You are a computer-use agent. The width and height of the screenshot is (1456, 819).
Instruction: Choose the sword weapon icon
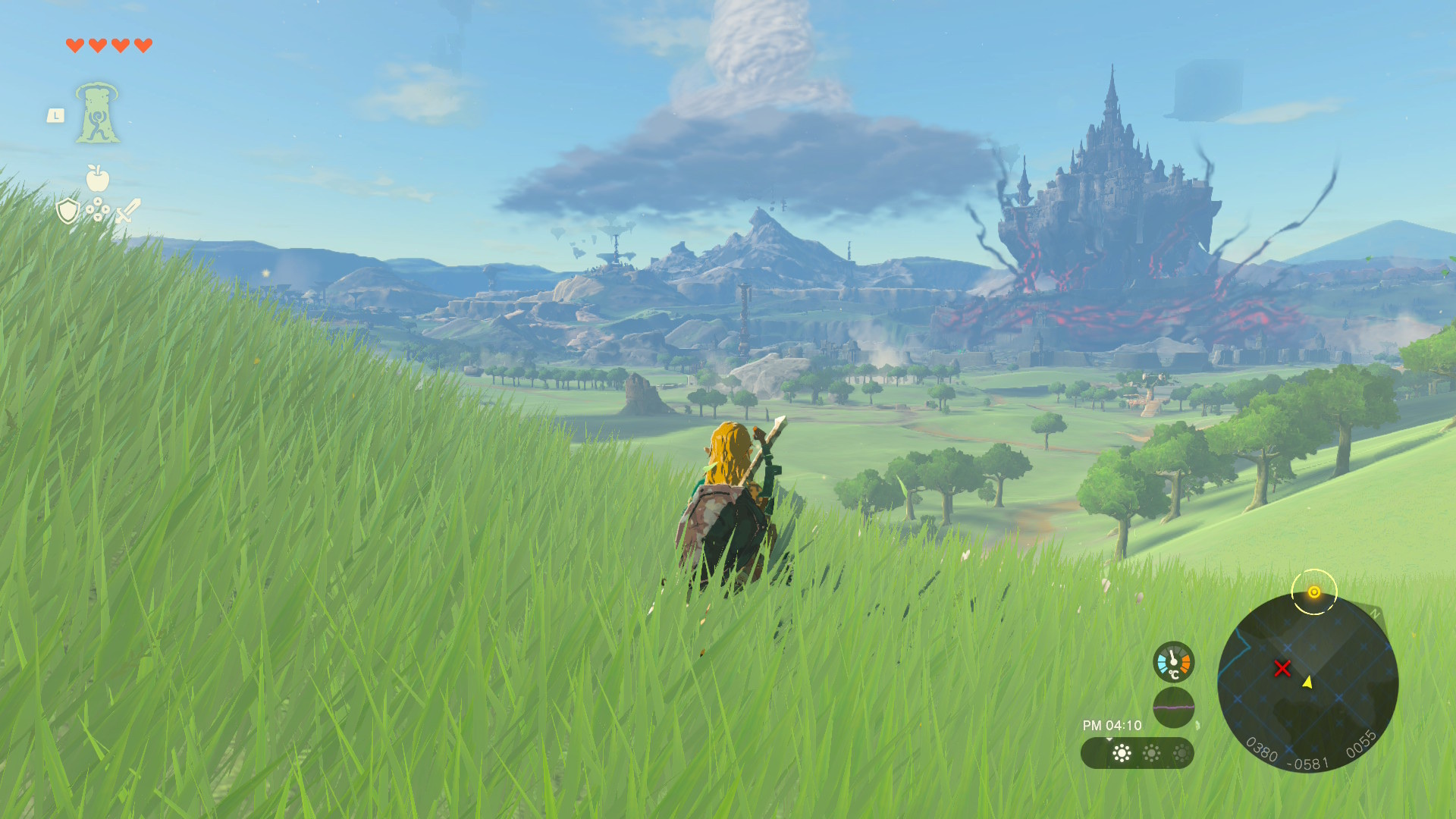click(x=127, y=210)
